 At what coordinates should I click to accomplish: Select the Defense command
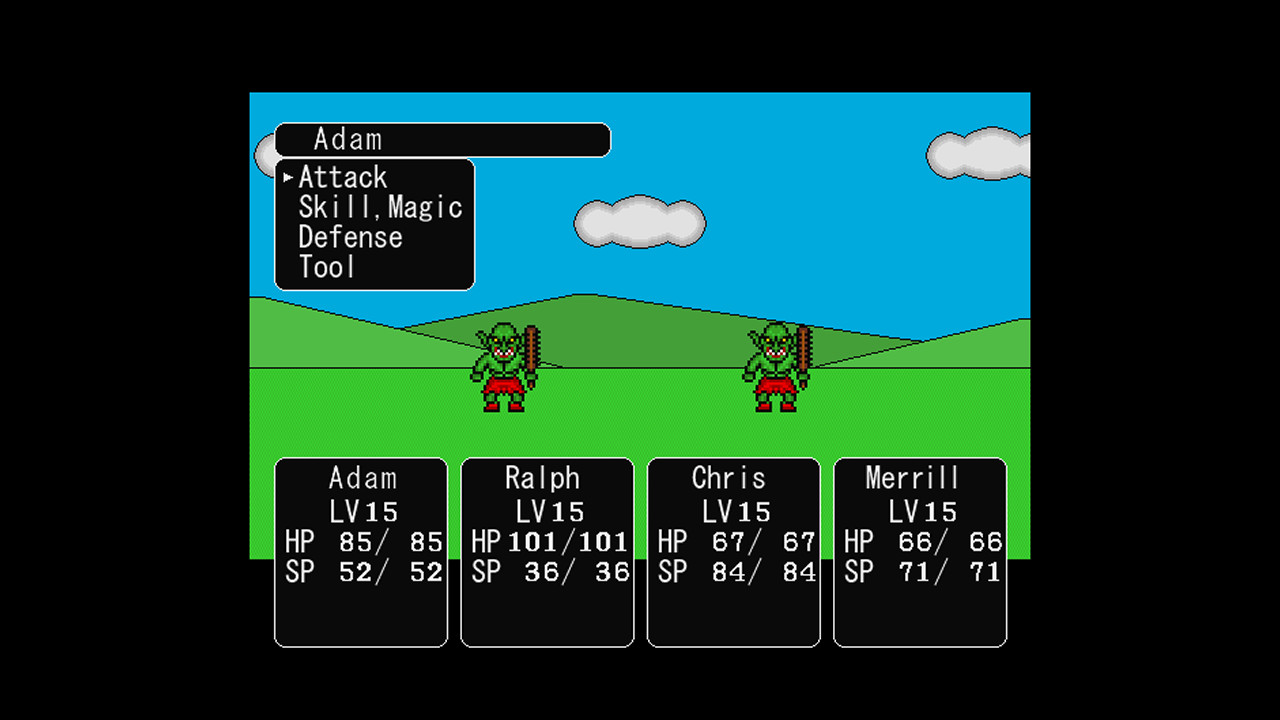tap(350, 237)
